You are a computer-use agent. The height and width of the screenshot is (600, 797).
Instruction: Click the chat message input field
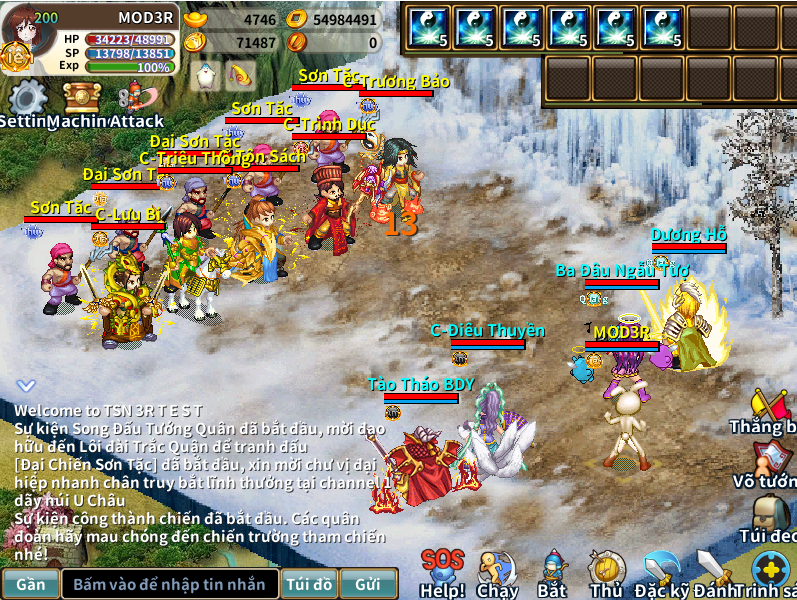169,584
